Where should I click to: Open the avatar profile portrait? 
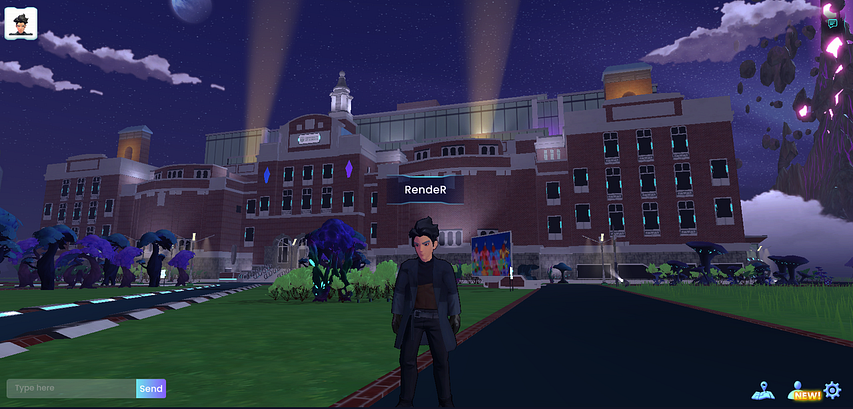[x=22, y=22]
